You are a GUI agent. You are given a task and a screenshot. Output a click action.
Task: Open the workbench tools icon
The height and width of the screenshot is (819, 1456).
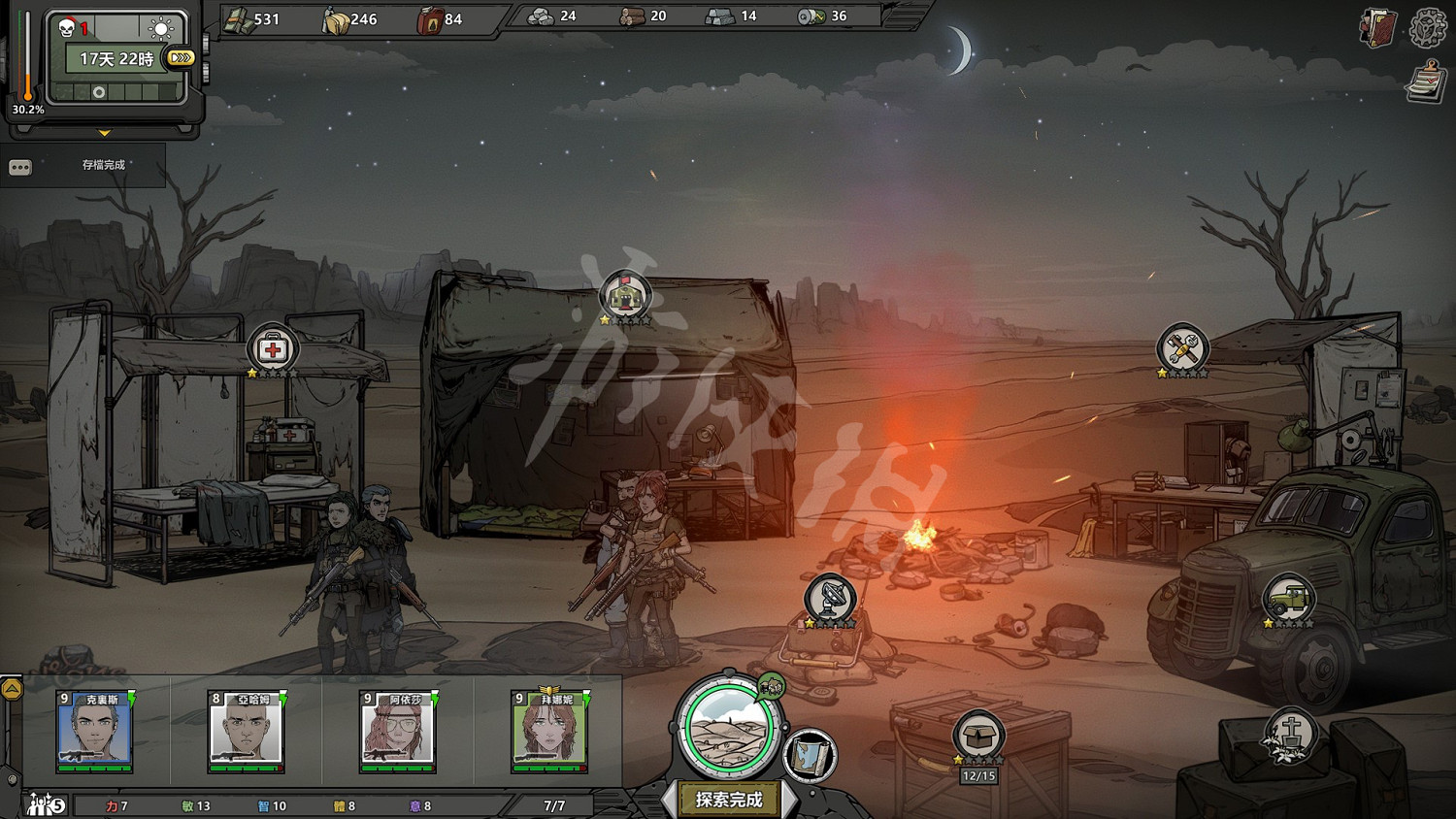tap(1182, 348)
